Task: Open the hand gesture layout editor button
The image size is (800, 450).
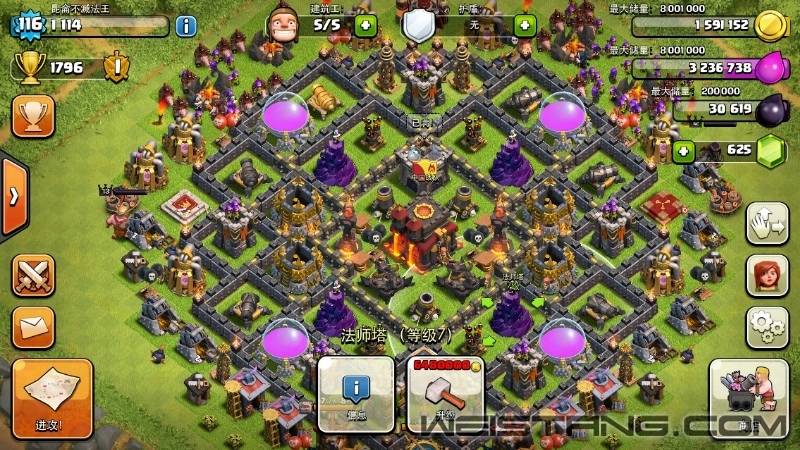Action: tap(766, 222)
